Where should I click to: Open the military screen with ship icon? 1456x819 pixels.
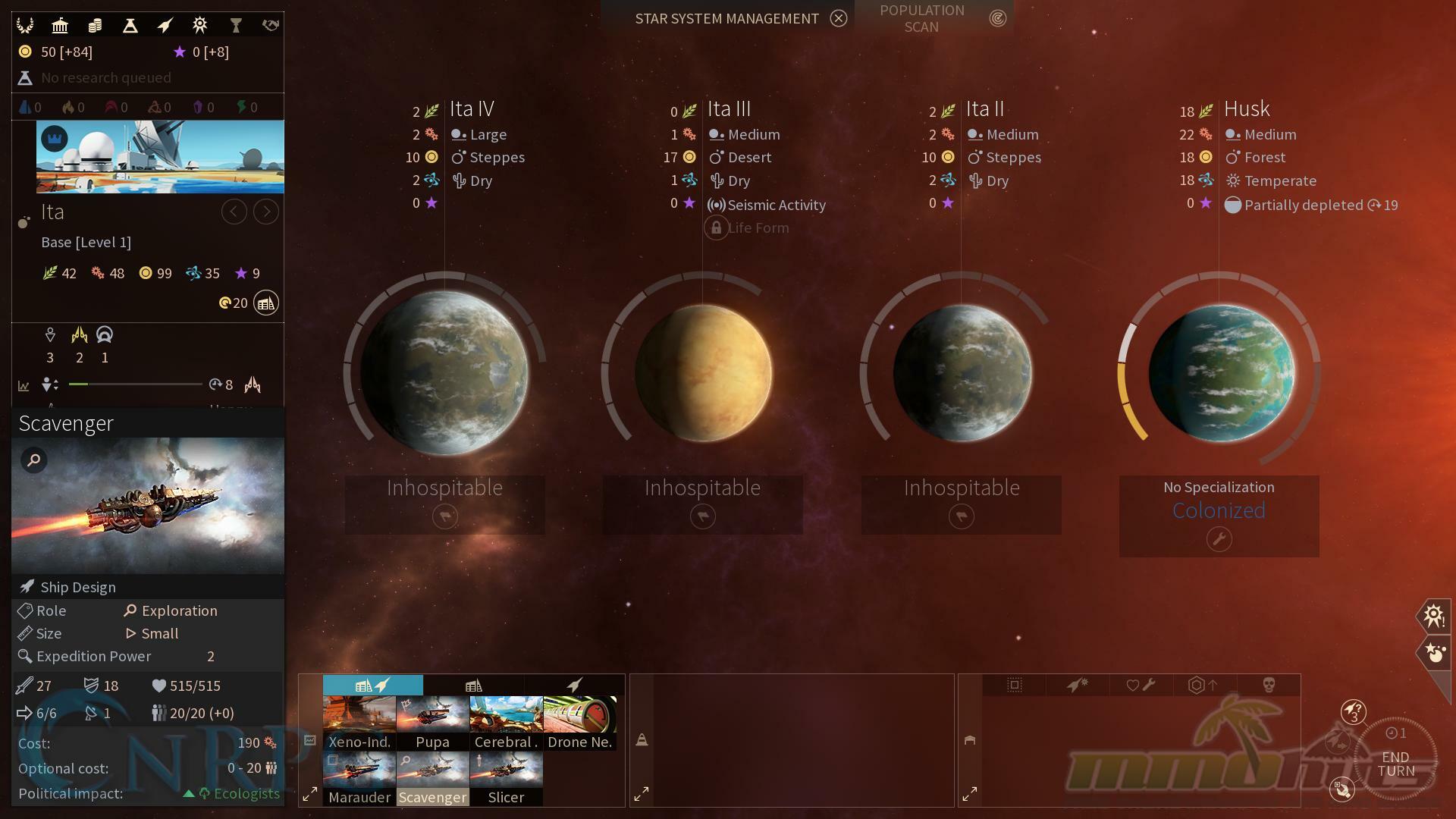(165, 25)
